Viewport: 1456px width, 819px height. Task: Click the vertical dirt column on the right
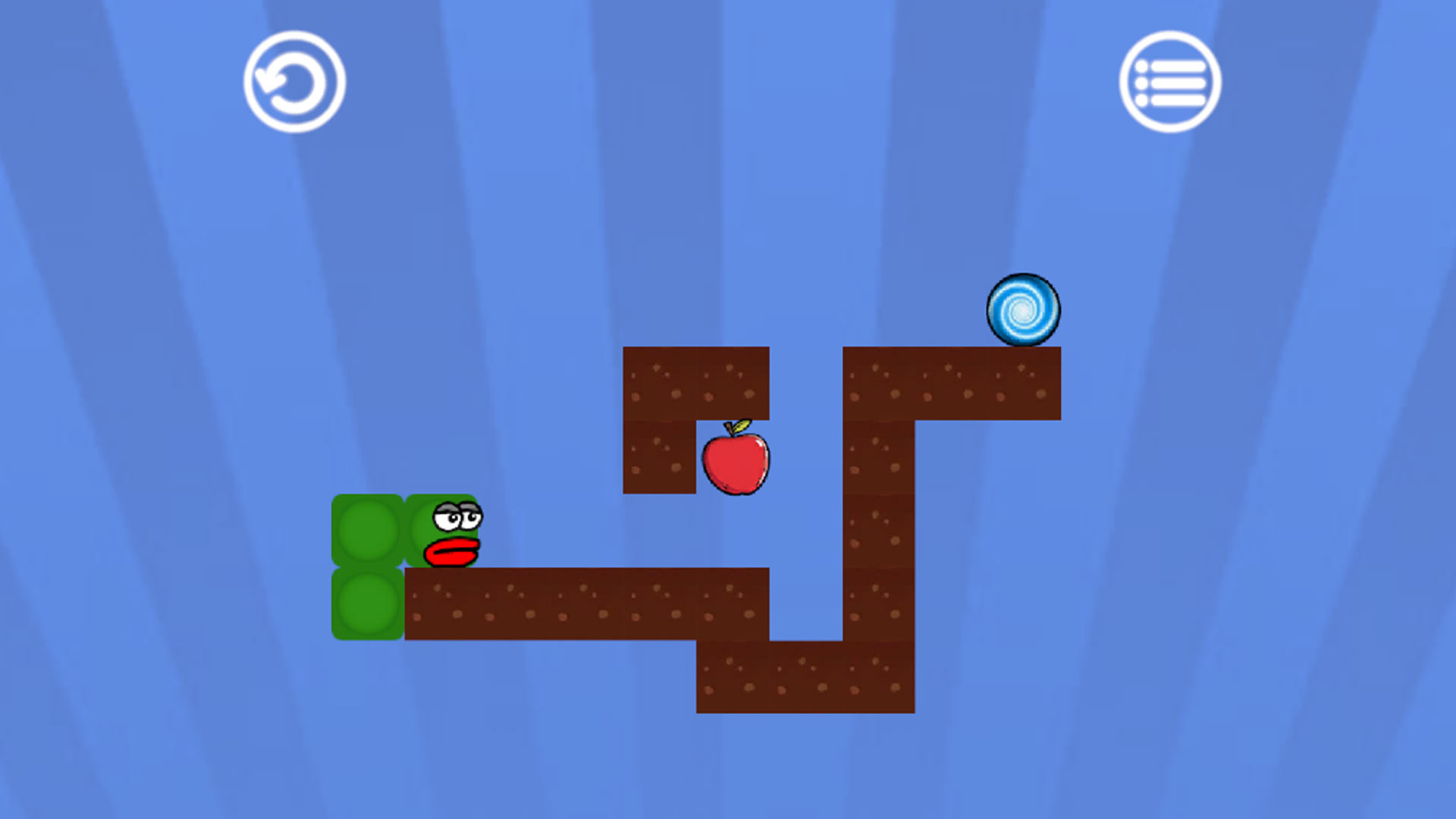click(x=880, y=531)
